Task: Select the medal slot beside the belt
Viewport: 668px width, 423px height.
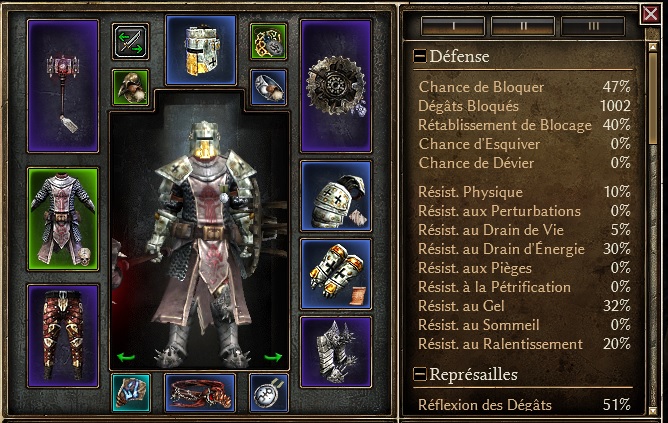Action: 268,392
